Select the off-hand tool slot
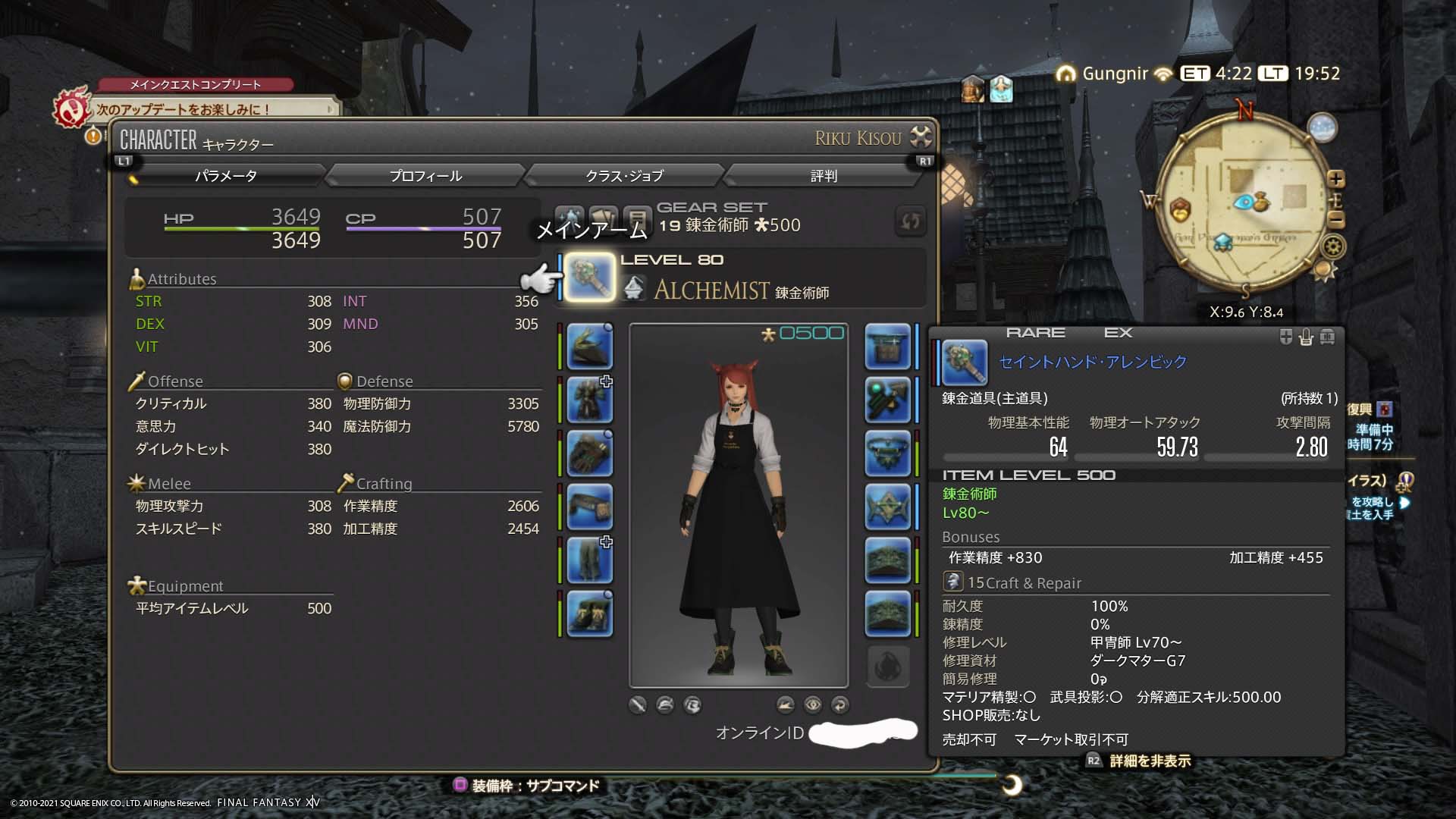 tap(887, 347)
